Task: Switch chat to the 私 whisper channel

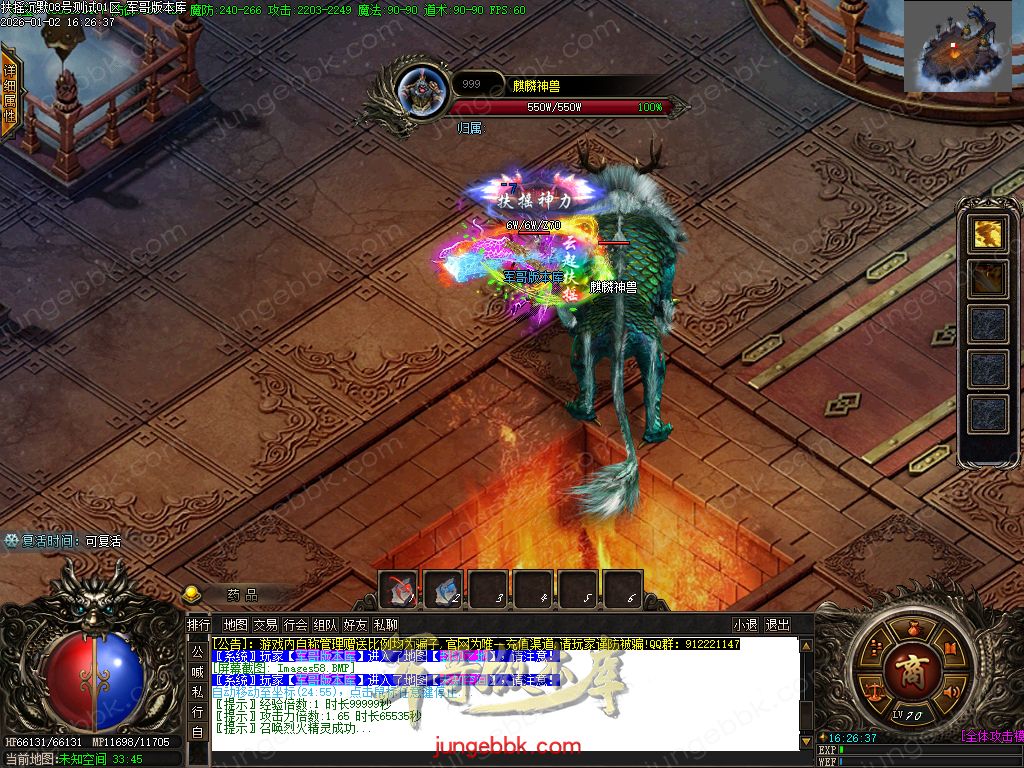Action: click(x=198, y=692)
